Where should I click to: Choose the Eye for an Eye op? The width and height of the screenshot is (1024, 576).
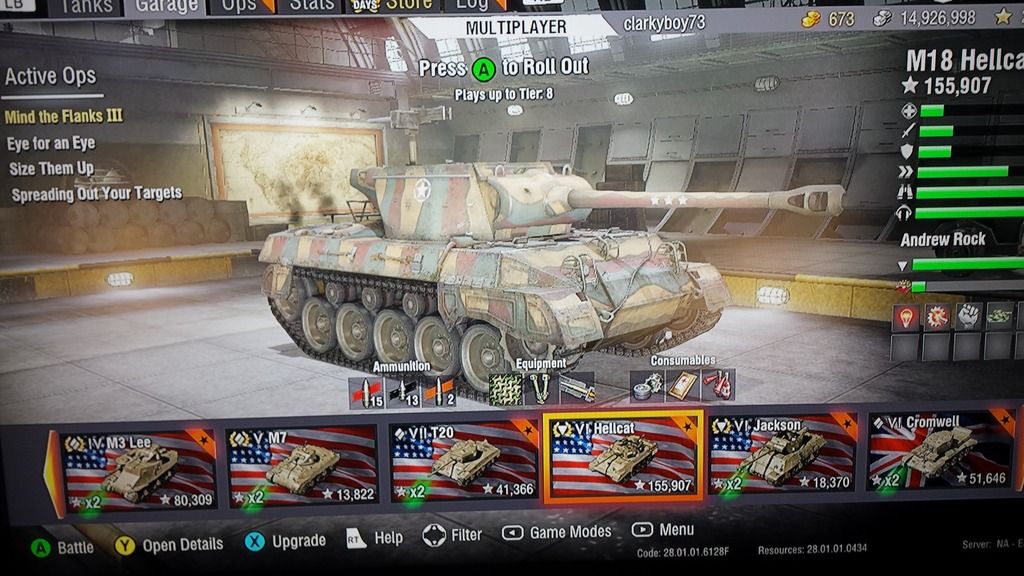(51, 143)
